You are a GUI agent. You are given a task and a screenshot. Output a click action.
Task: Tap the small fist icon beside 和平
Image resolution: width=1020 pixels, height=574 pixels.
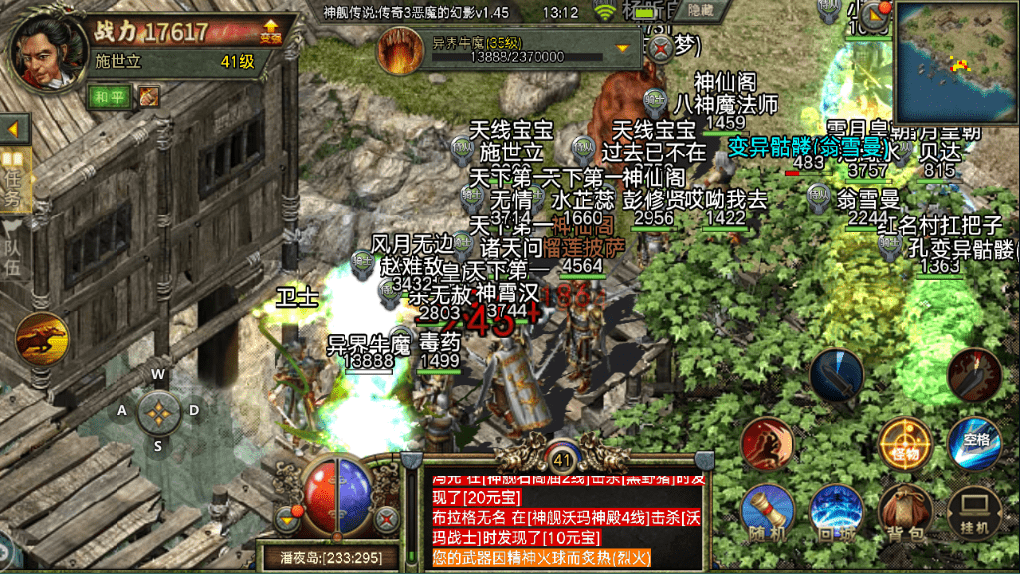tap(149, 97)
